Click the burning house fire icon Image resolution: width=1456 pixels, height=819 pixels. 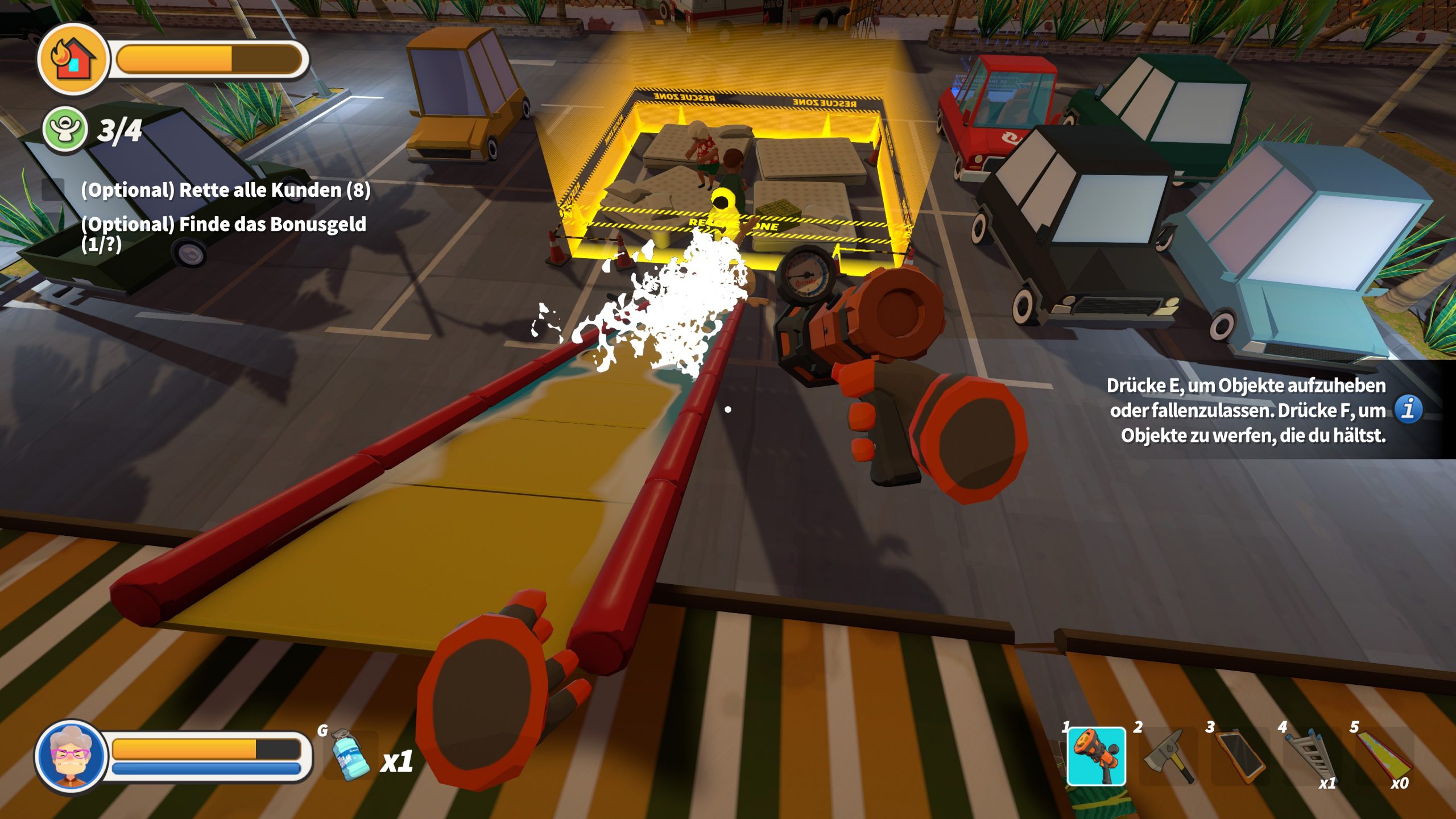pos(73,59)
